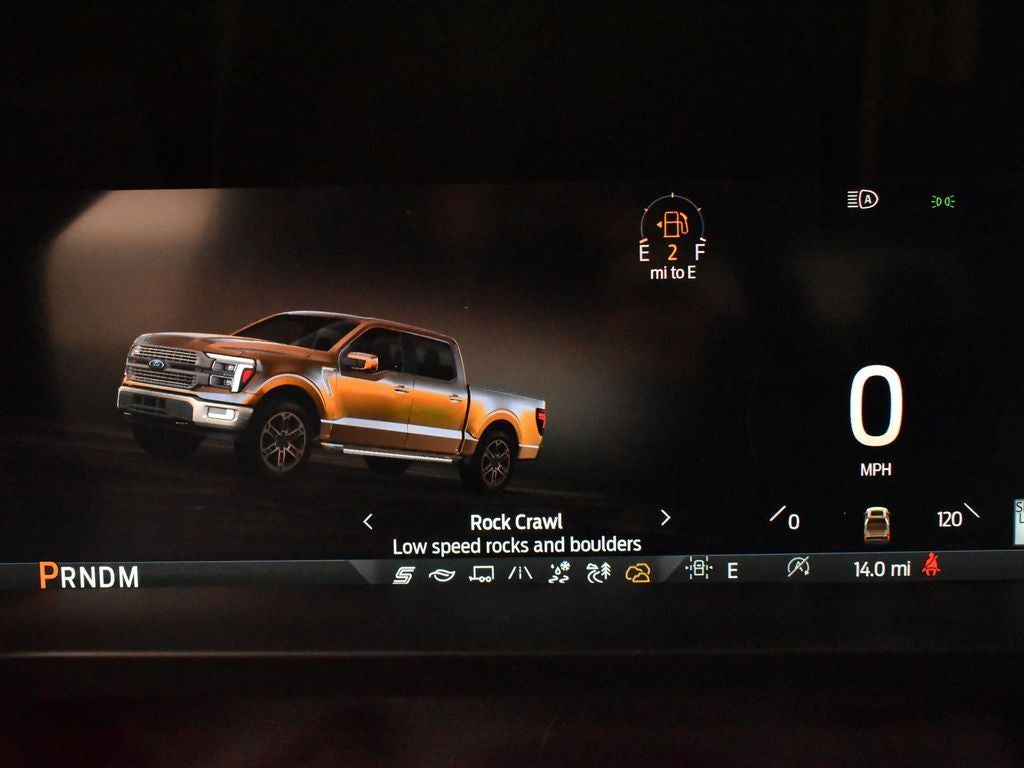Screen dimensions: 1024x768
Task: Click the left arrow beside Rock Crawl
Action: (x=368, y=520)
